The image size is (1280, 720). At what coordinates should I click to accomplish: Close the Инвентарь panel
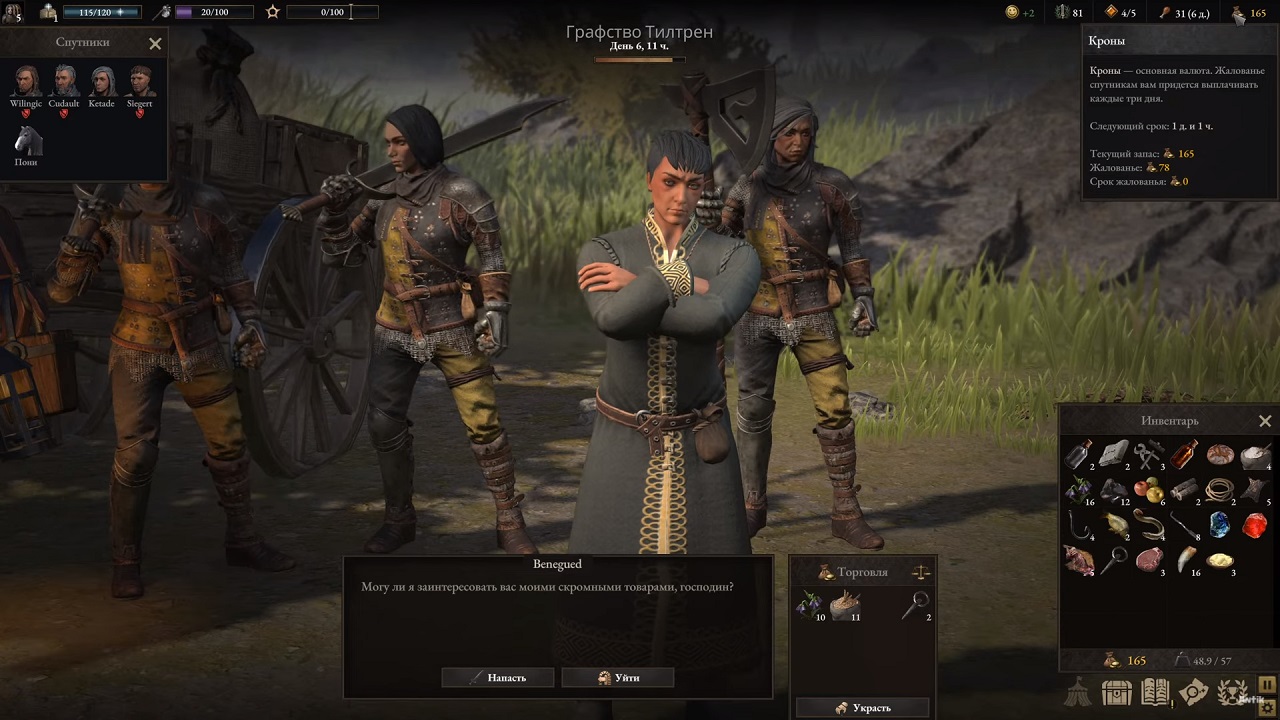click(x=1265, y=421)
